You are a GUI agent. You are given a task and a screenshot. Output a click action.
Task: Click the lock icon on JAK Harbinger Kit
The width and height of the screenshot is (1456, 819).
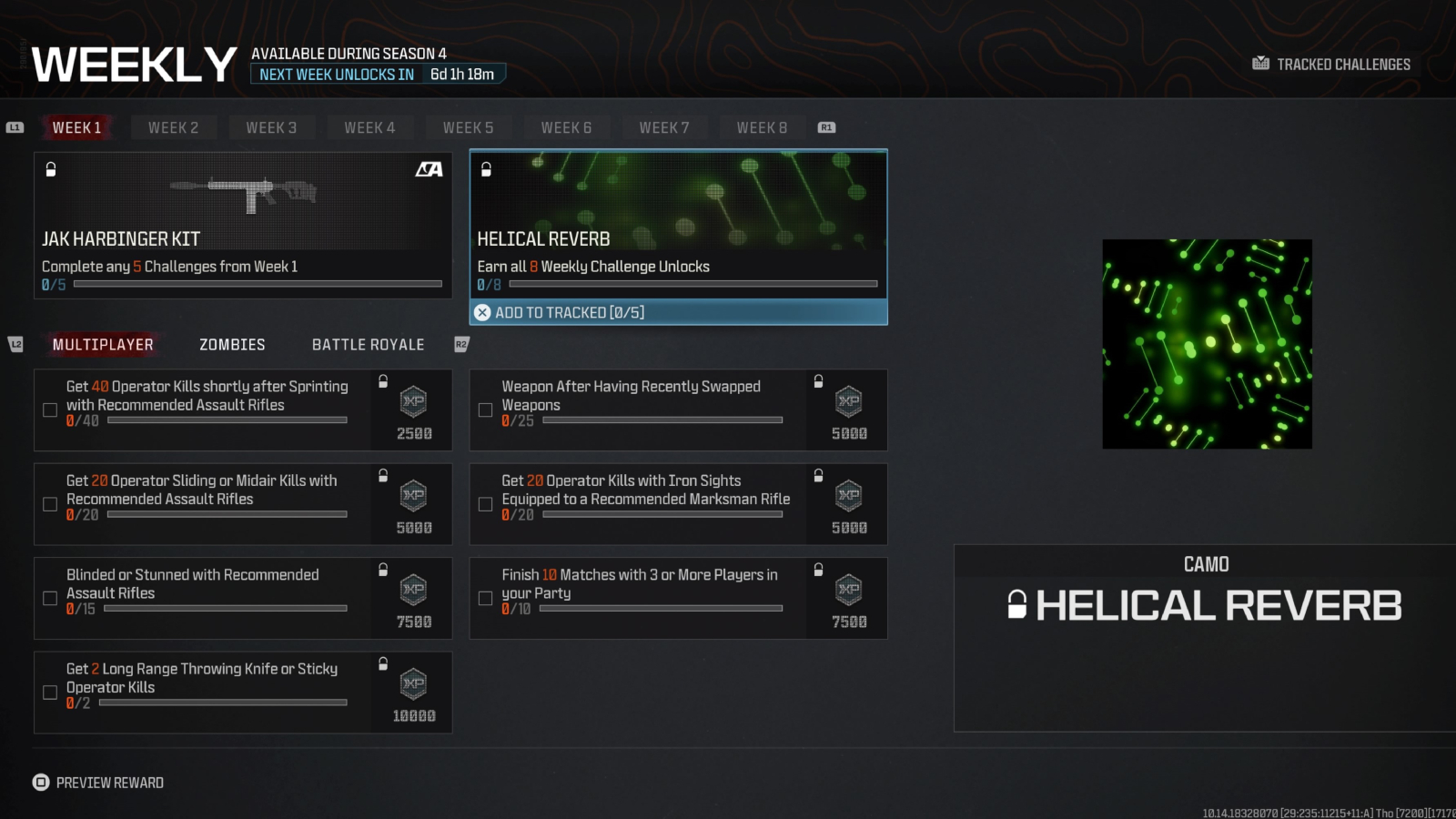pyautogui.click(x=51, y=168)
